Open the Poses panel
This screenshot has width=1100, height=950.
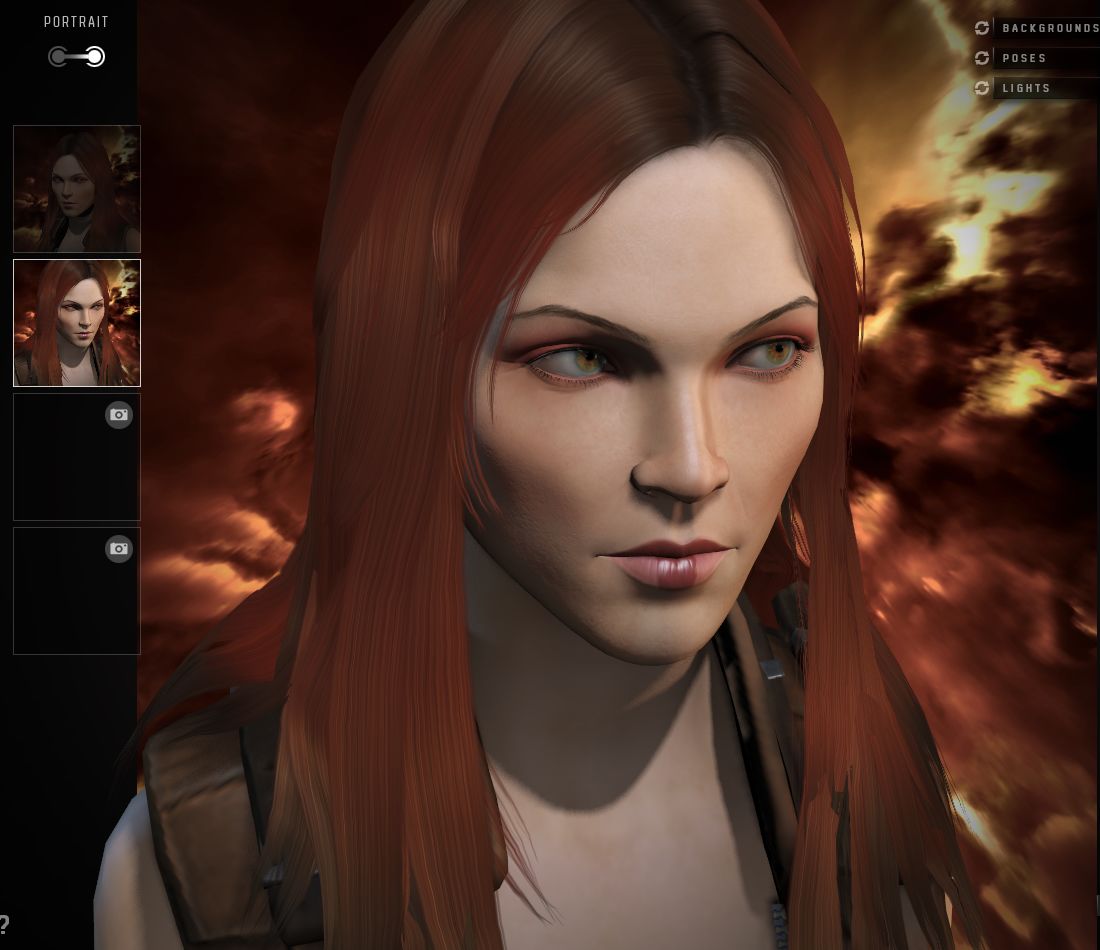coord(1025,58)
